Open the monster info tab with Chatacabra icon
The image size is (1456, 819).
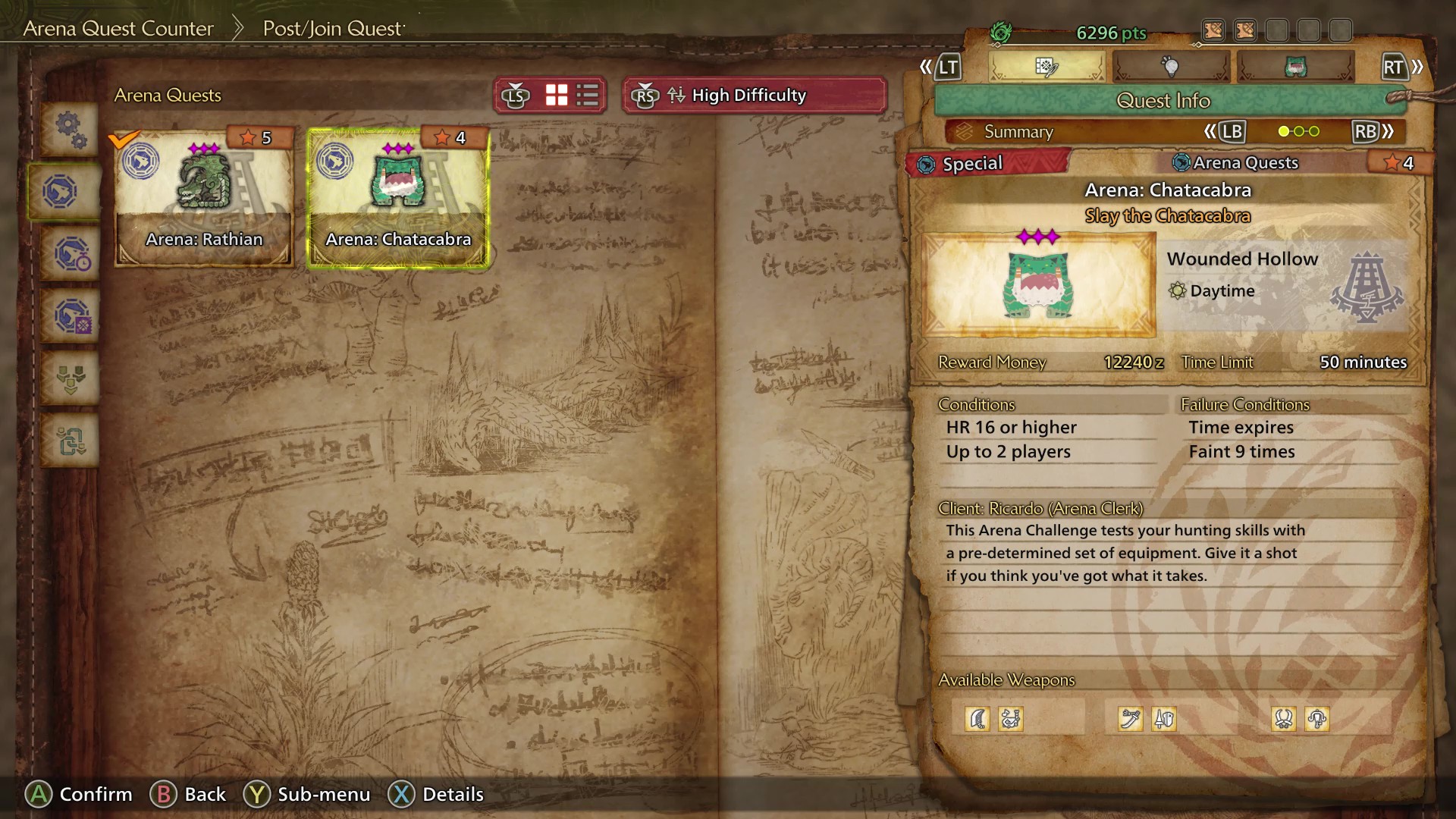(x=1297, y=67)
